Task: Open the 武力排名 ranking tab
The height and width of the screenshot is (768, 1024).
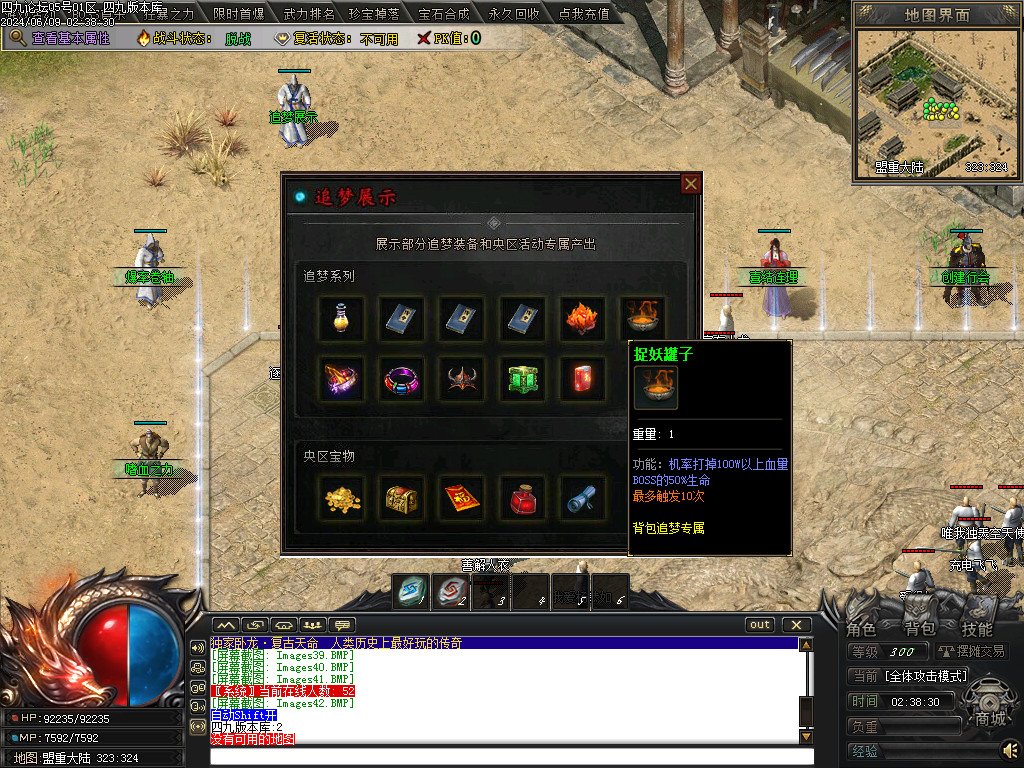Action: pos(308,14)
